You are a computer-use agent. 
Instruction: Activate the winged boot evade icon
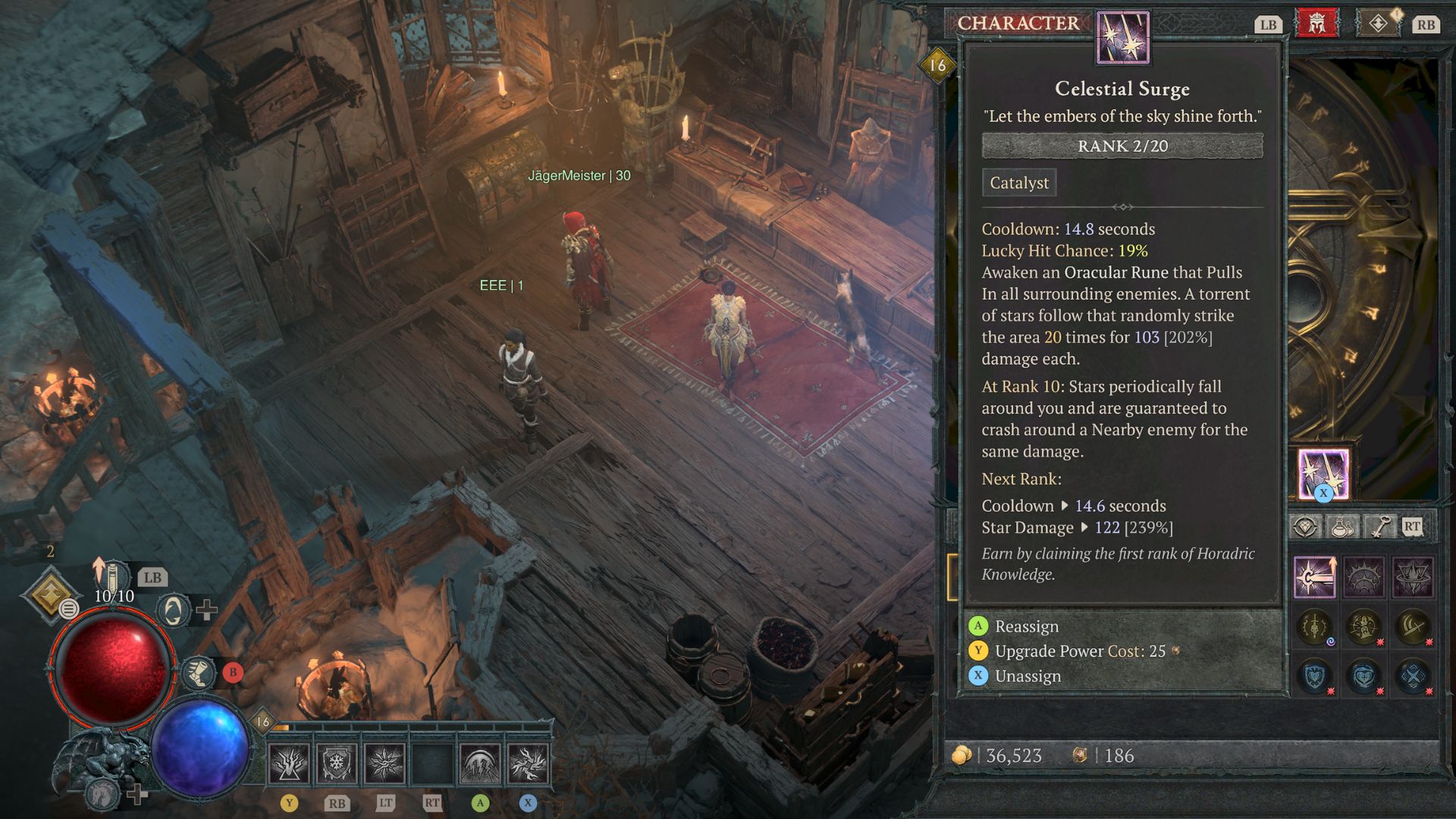pos(199,673)
